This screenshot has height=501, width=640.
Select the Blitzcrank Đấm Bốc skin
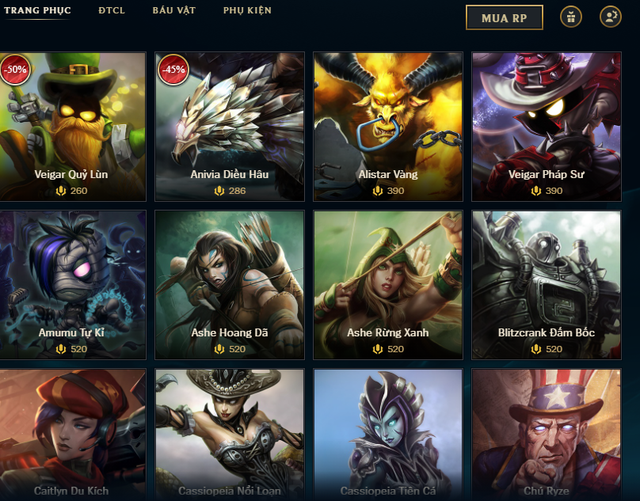pos(546,284)
